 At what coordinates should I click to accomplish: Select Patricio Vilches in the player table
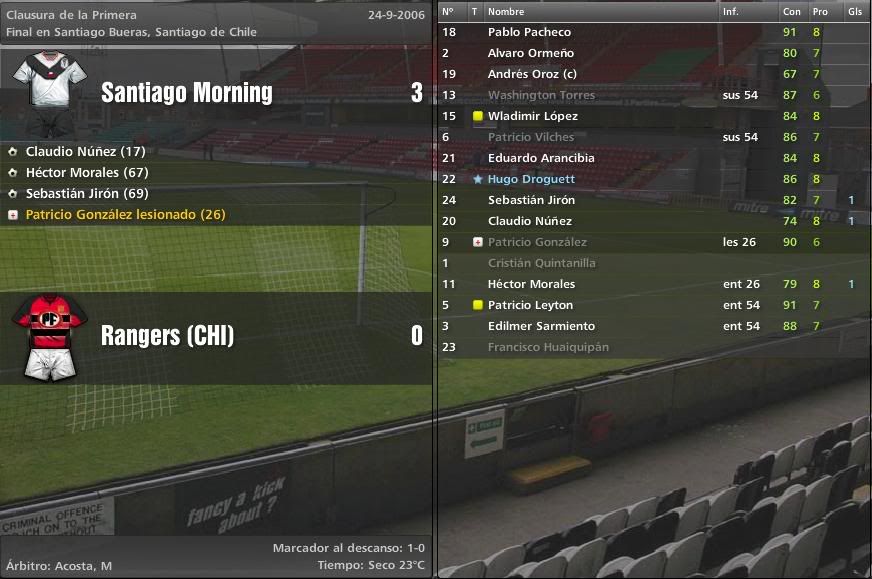(x=531, y=137)
